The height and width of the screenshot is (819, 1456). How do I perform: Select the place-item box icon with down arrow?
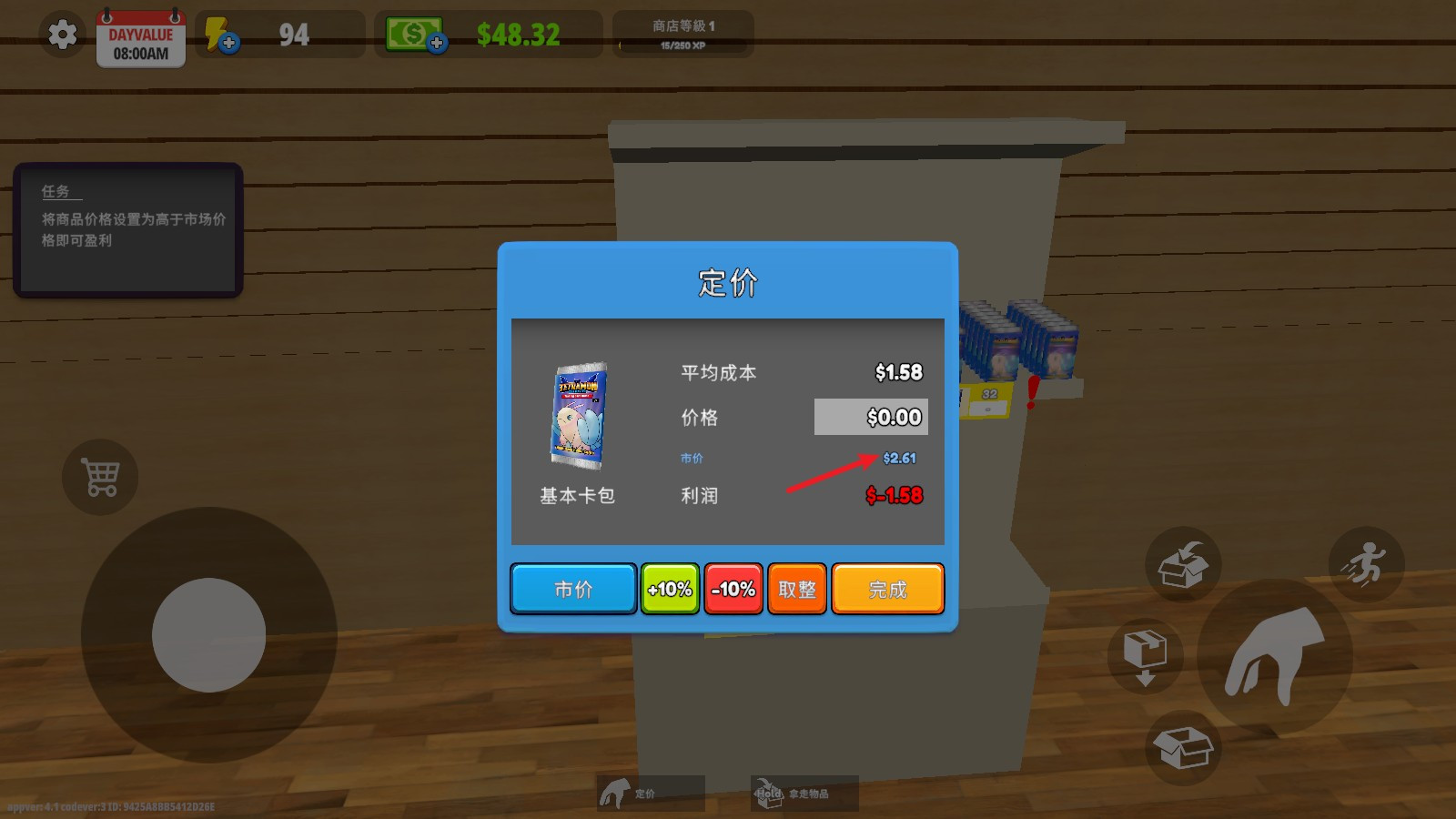click(1145, 657)
